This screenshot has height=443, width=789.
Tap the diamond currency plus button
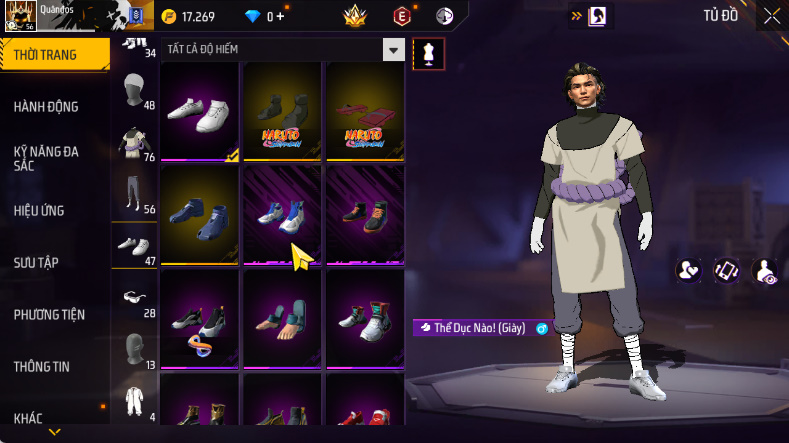[280, 16]
